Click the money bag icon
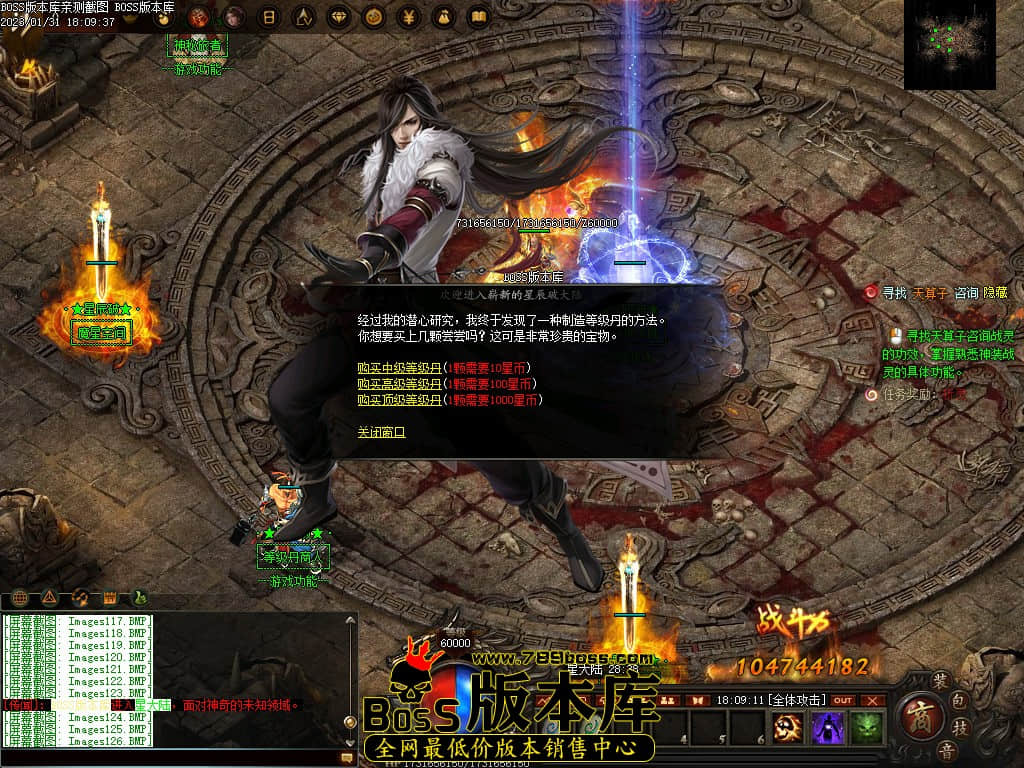Screen dimensions: 1024x768 coord(443,17)
